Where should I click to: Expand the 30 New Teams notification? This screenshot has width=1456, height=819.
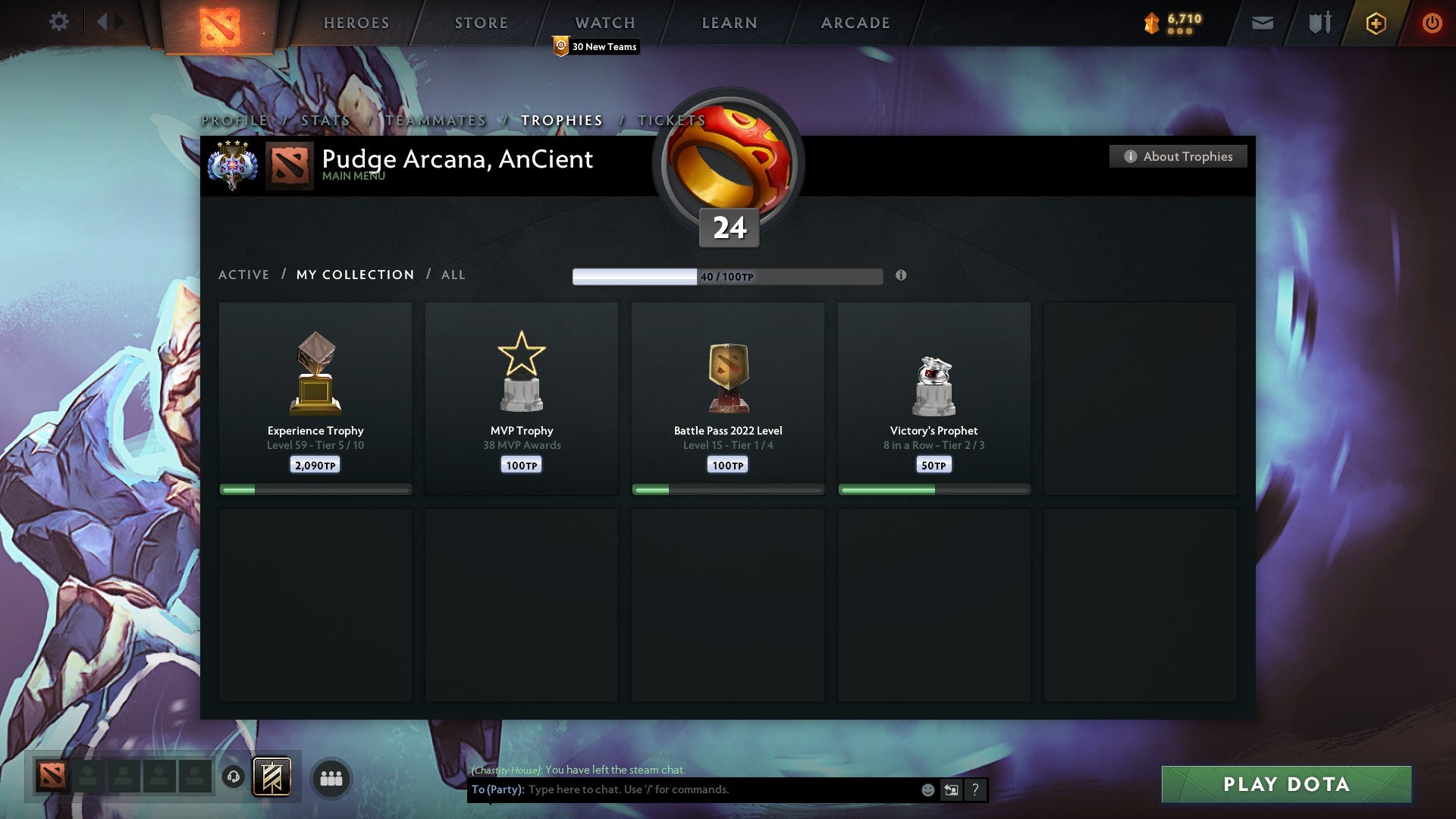click(x=595, y=46)
